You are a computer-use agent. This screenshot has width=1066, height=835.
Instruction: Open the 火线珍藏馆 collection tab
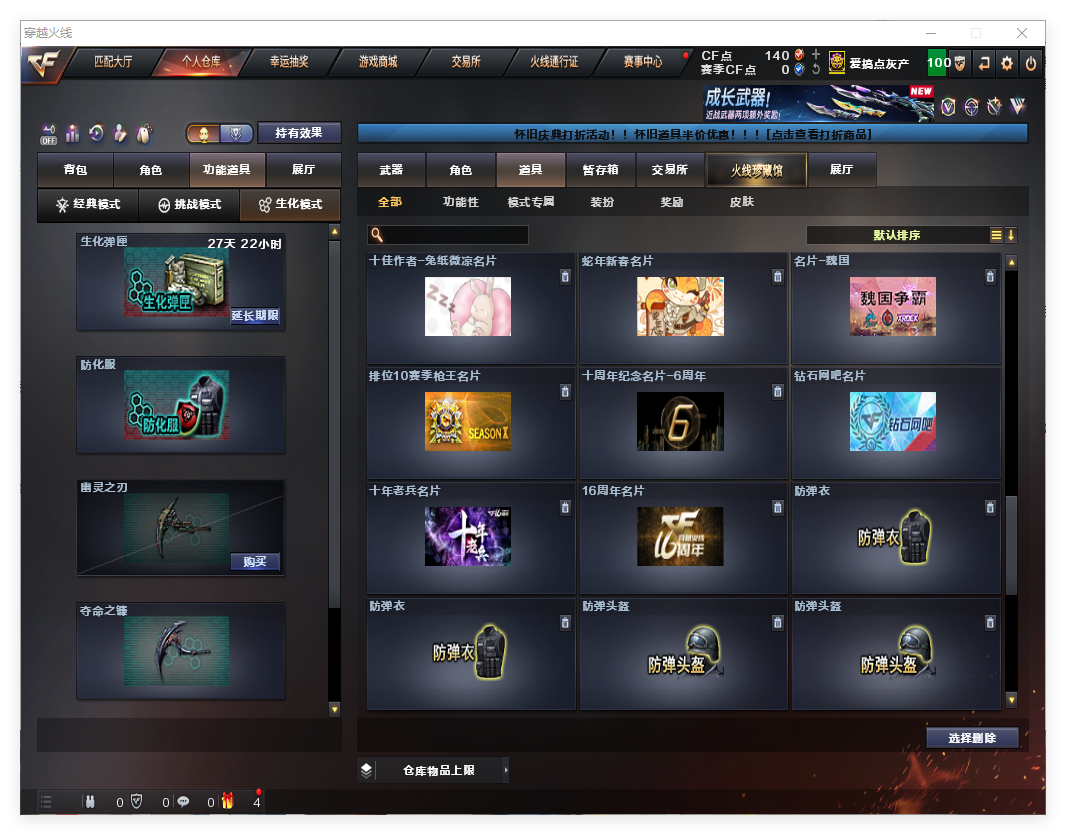756,171
